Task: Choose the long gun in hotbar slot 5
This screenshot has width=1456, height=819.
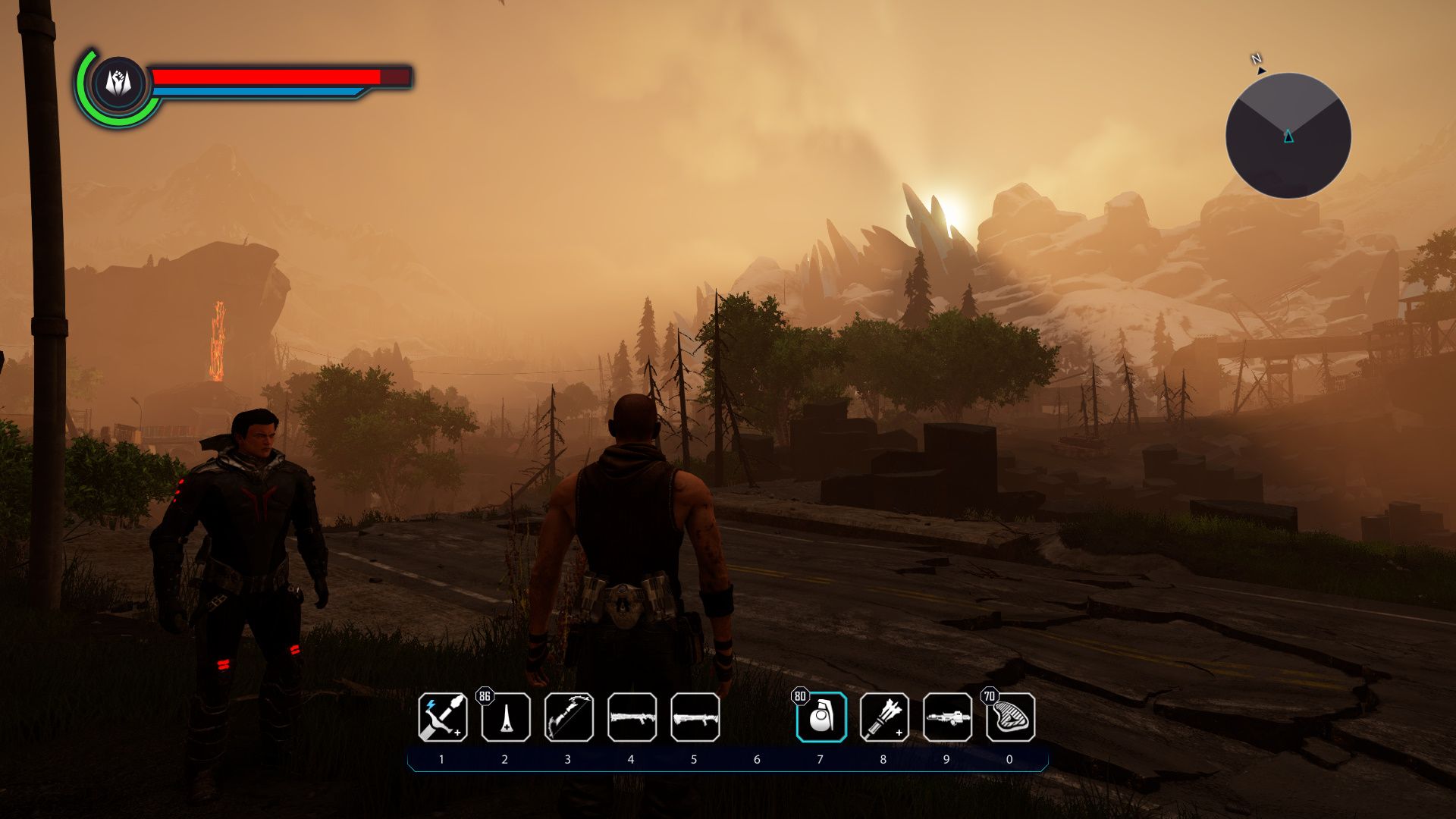Action: [695, 717]
